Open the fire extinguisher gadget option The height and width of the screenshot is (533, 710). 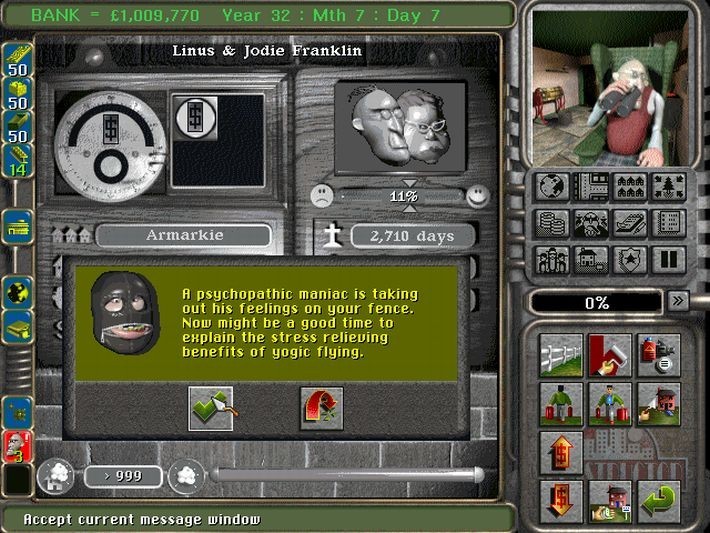[659, 355]
